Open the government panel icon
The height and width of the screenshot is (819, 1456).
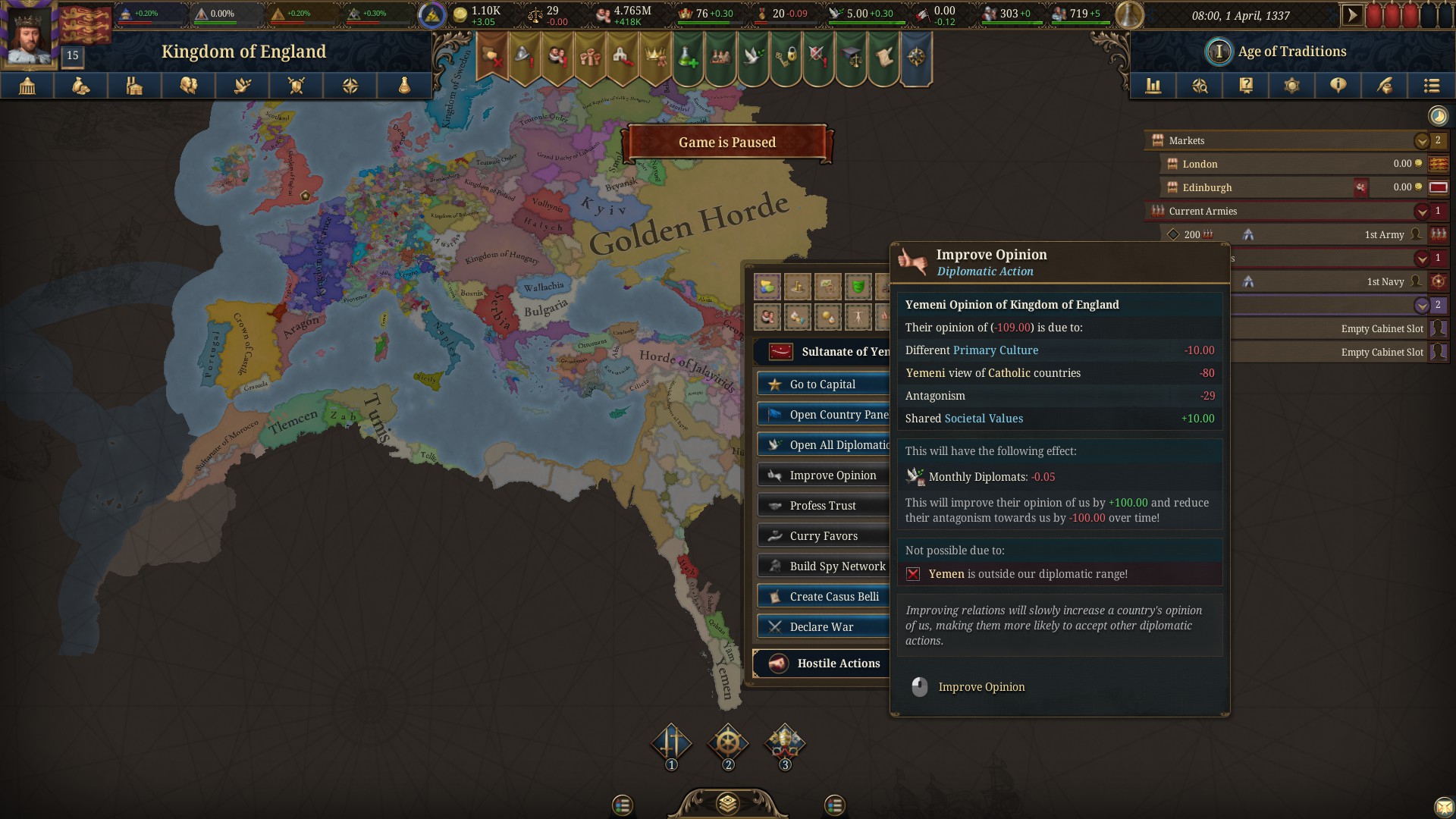click(27, 86)
